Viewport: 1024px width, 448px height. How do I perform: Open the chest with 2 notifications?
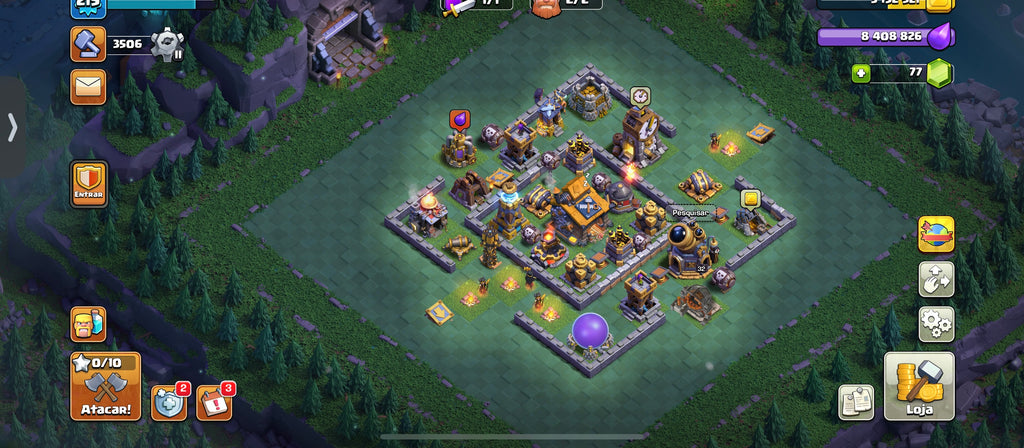168,402
